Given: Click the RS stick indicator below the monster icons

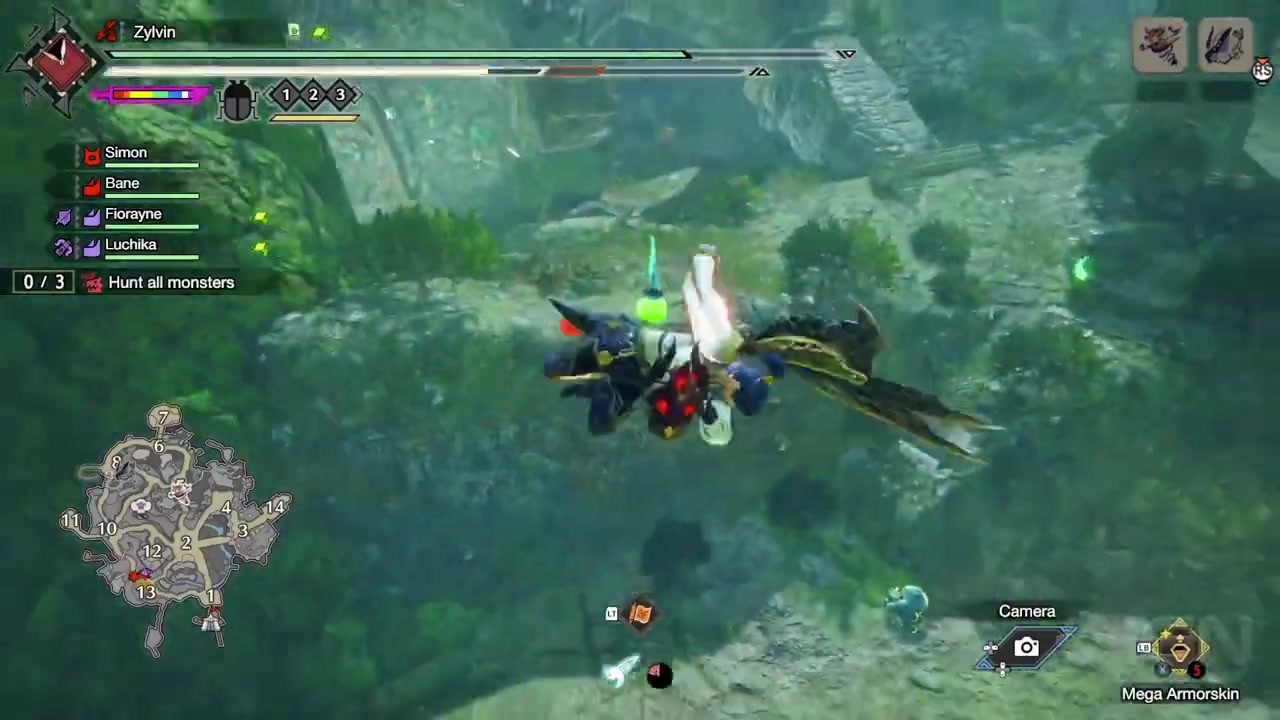Looking at the screenshot, I should (x=1263, y=70).
